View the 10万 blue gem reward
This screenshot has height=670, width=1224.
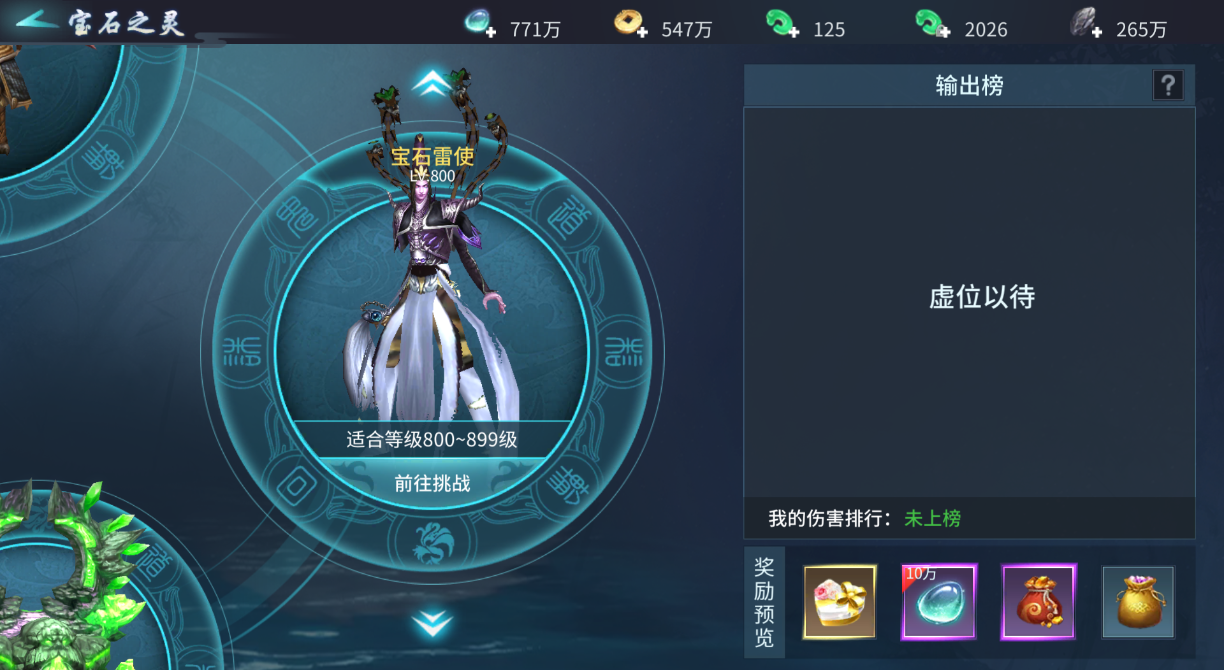pos(939,602)
